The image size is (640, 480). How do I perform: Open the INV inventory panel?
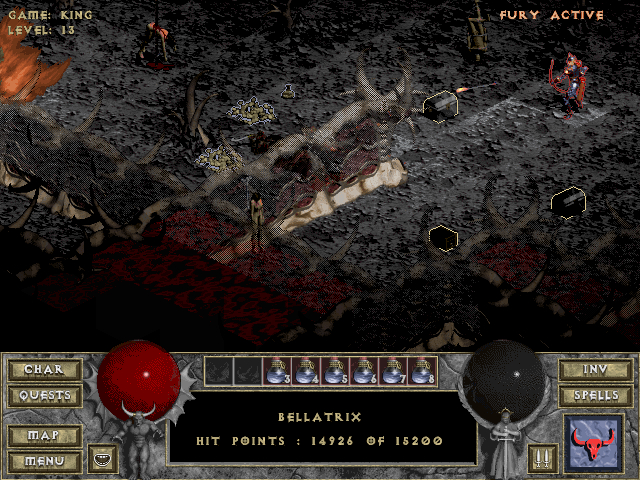595,370
